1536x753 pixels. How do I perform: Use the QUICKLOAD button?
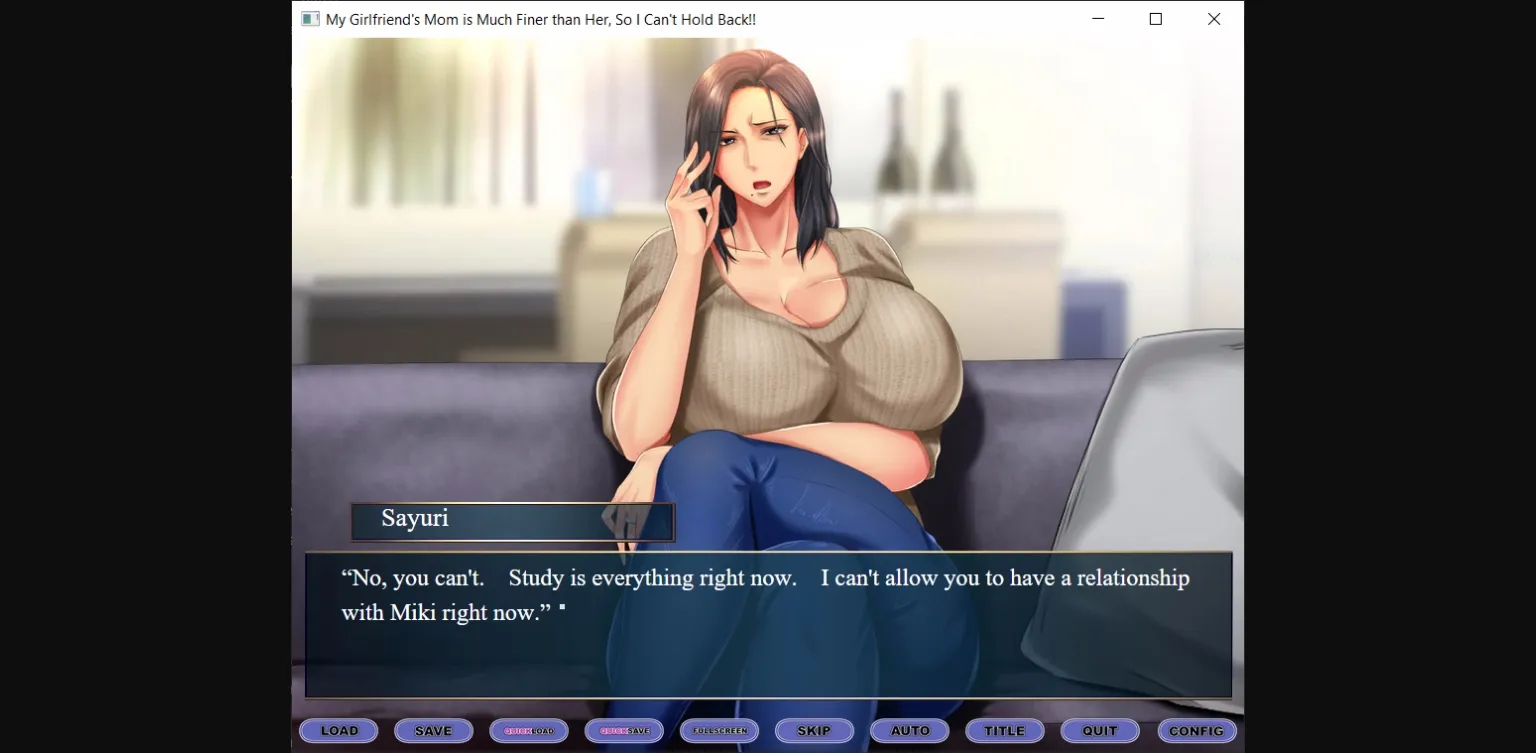coord(528,730)
